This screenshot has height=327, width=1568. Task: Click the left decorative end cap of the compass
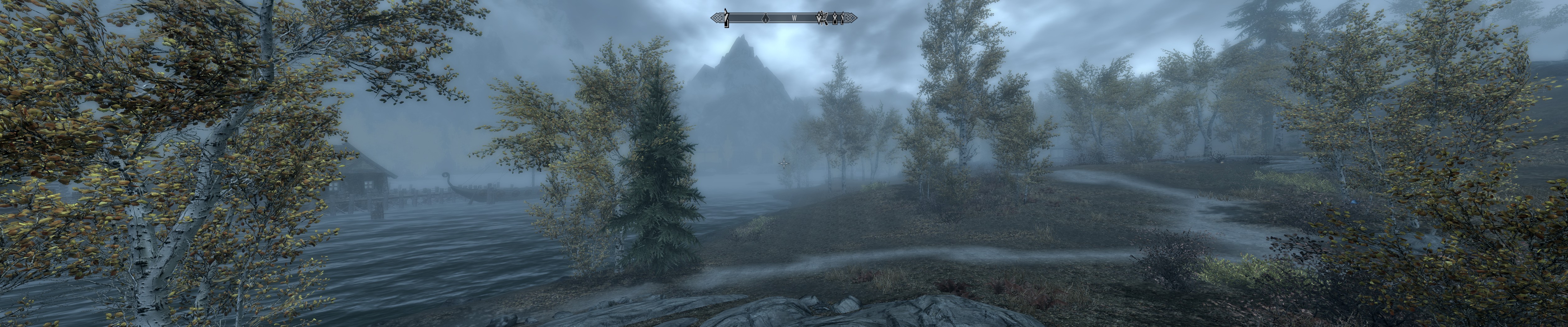click(x=717, y=18)
